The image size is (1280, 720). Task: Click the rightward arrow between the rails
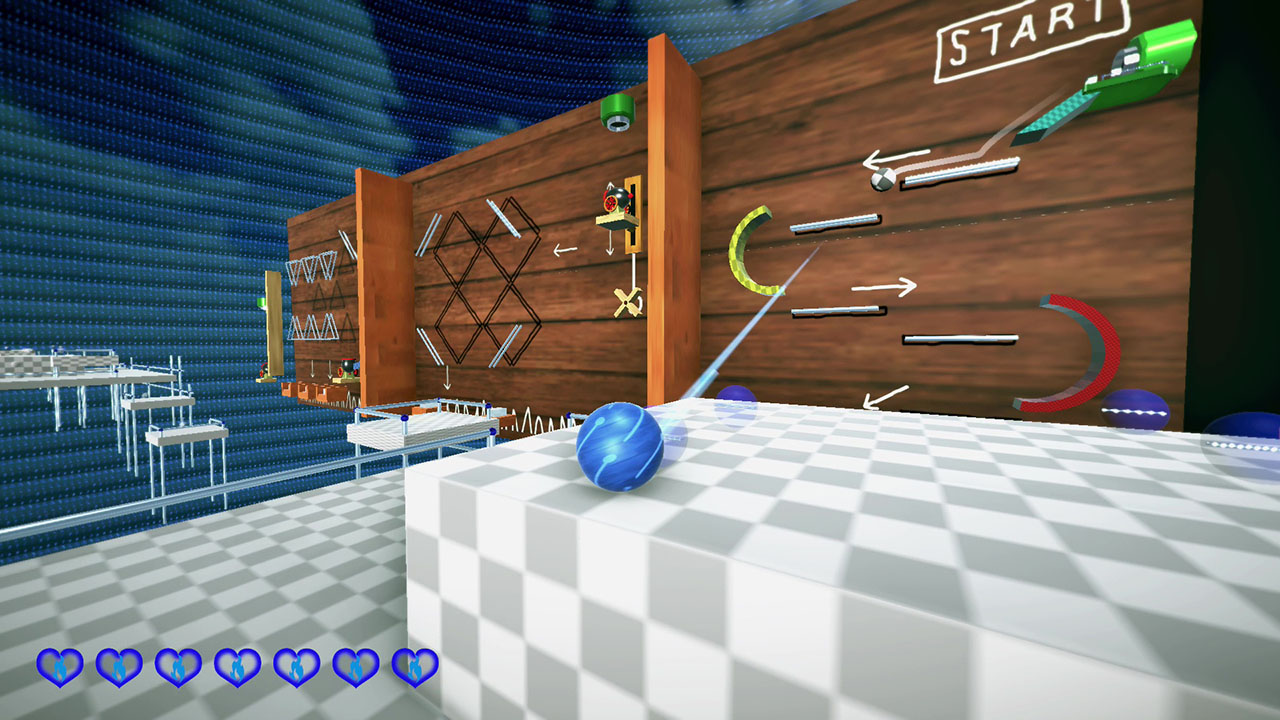885,287
